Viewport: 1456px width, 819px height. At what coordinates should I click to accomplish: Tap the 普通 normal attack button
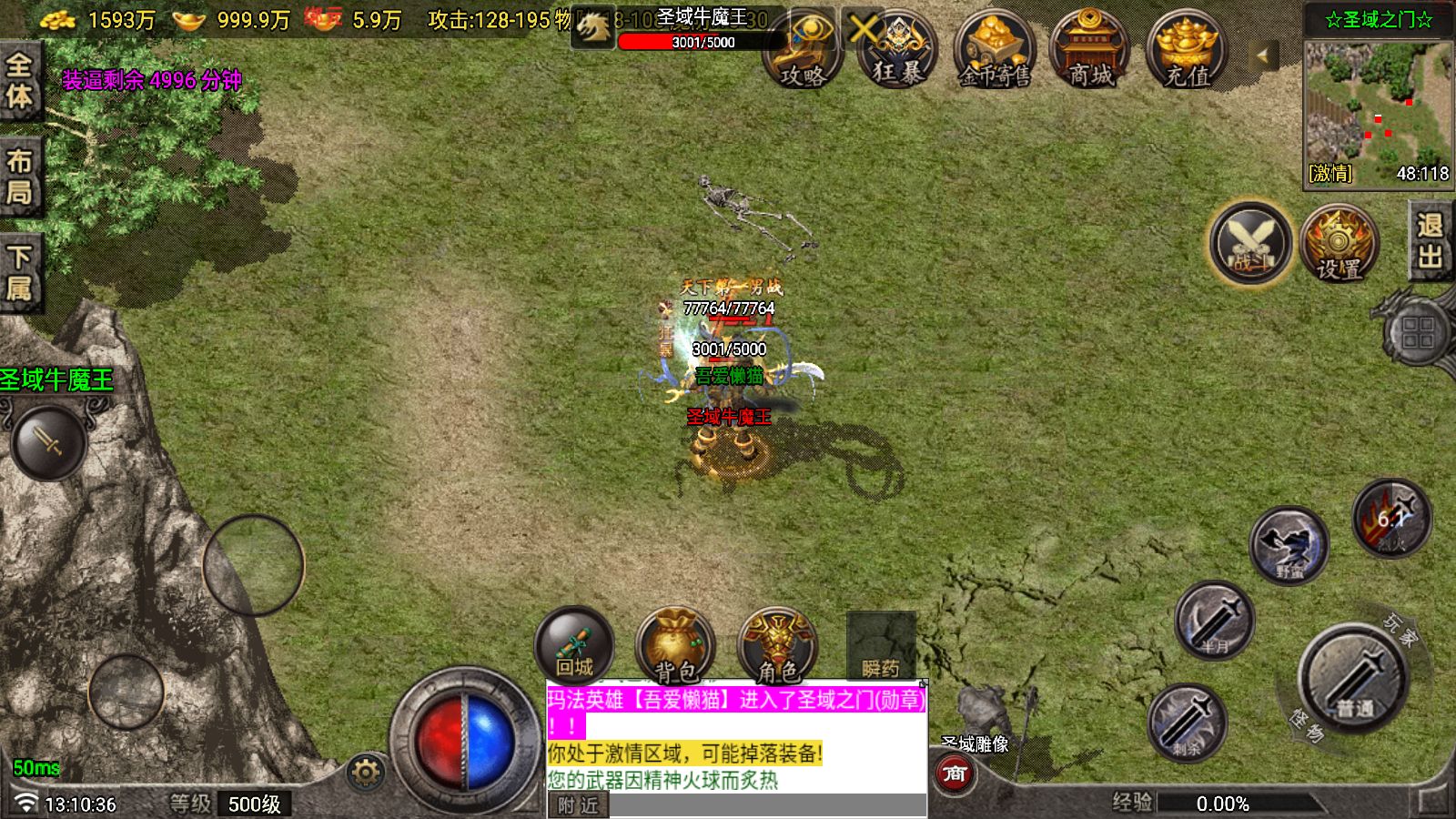click(1354, 678)
